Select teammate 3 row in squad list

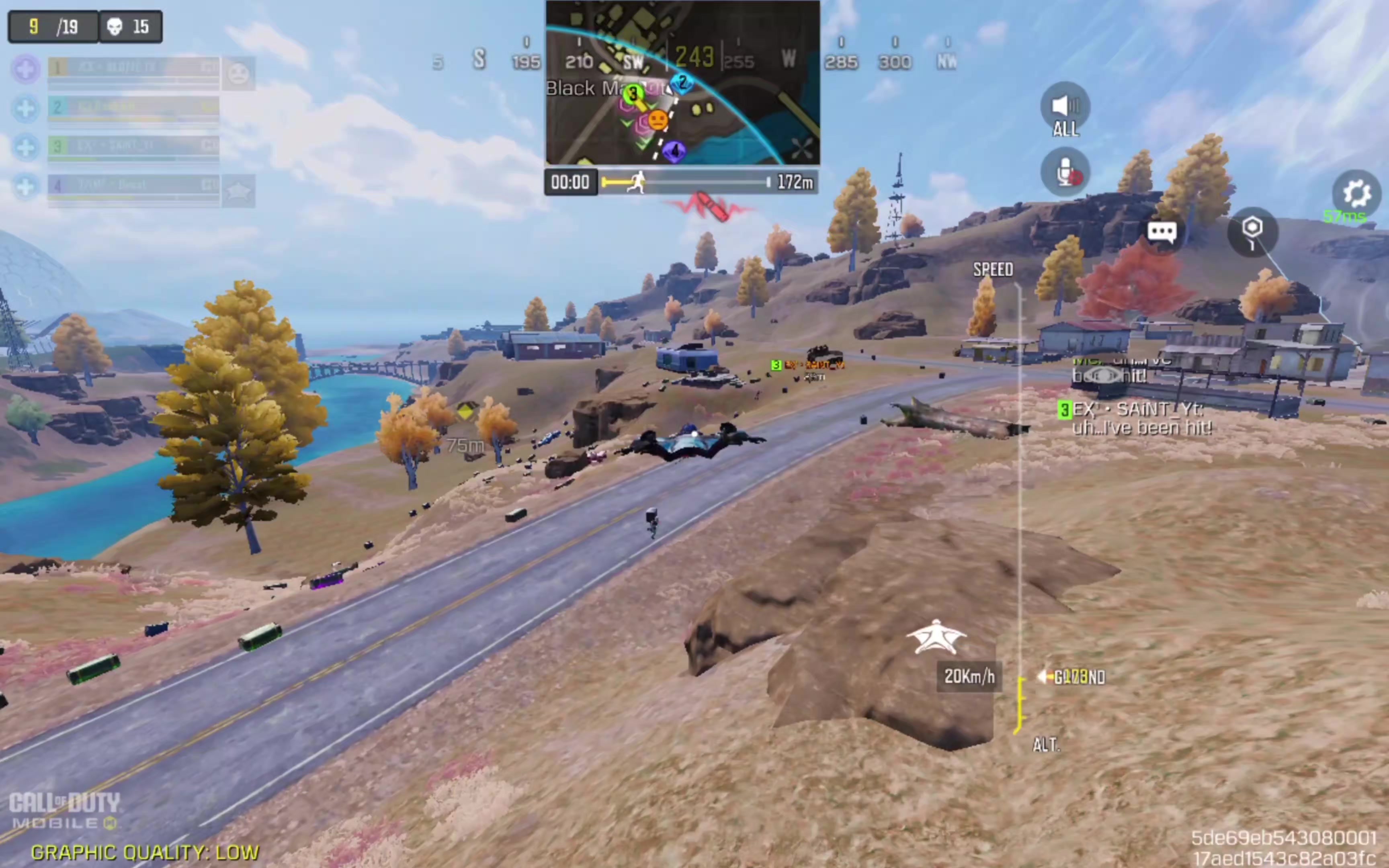click(133, 146)
